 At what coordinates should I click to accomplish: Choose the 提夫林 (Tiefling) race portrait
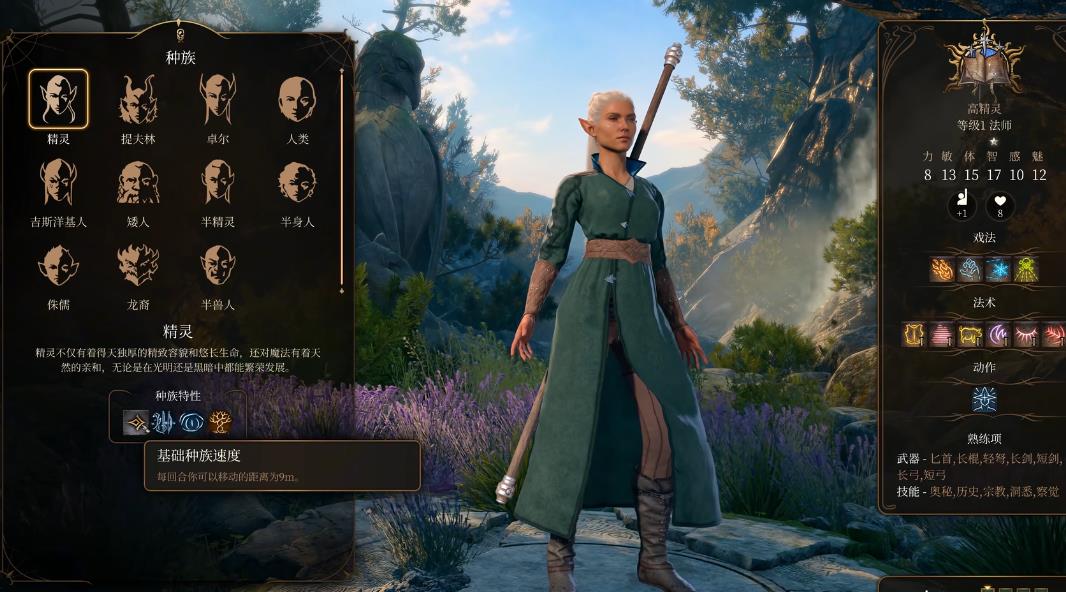pyautogui.click(x=138, y=99)
